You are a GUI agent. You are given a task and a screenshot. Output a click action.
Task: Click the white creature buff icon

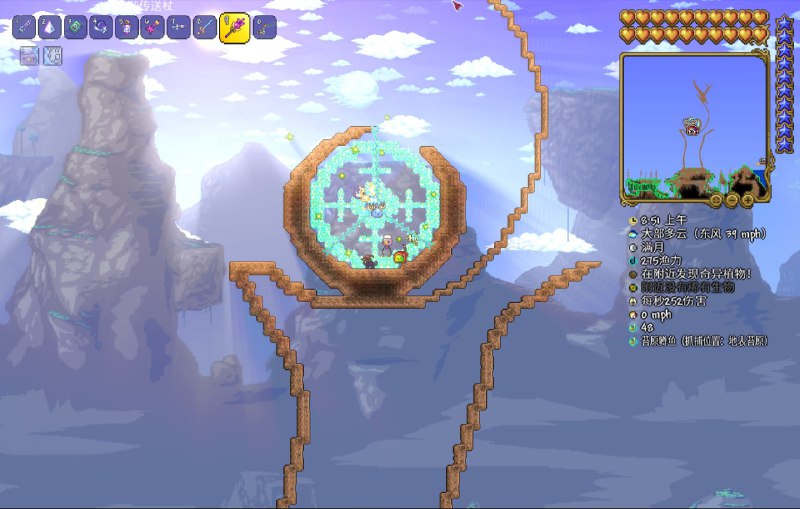coord(52,56)
